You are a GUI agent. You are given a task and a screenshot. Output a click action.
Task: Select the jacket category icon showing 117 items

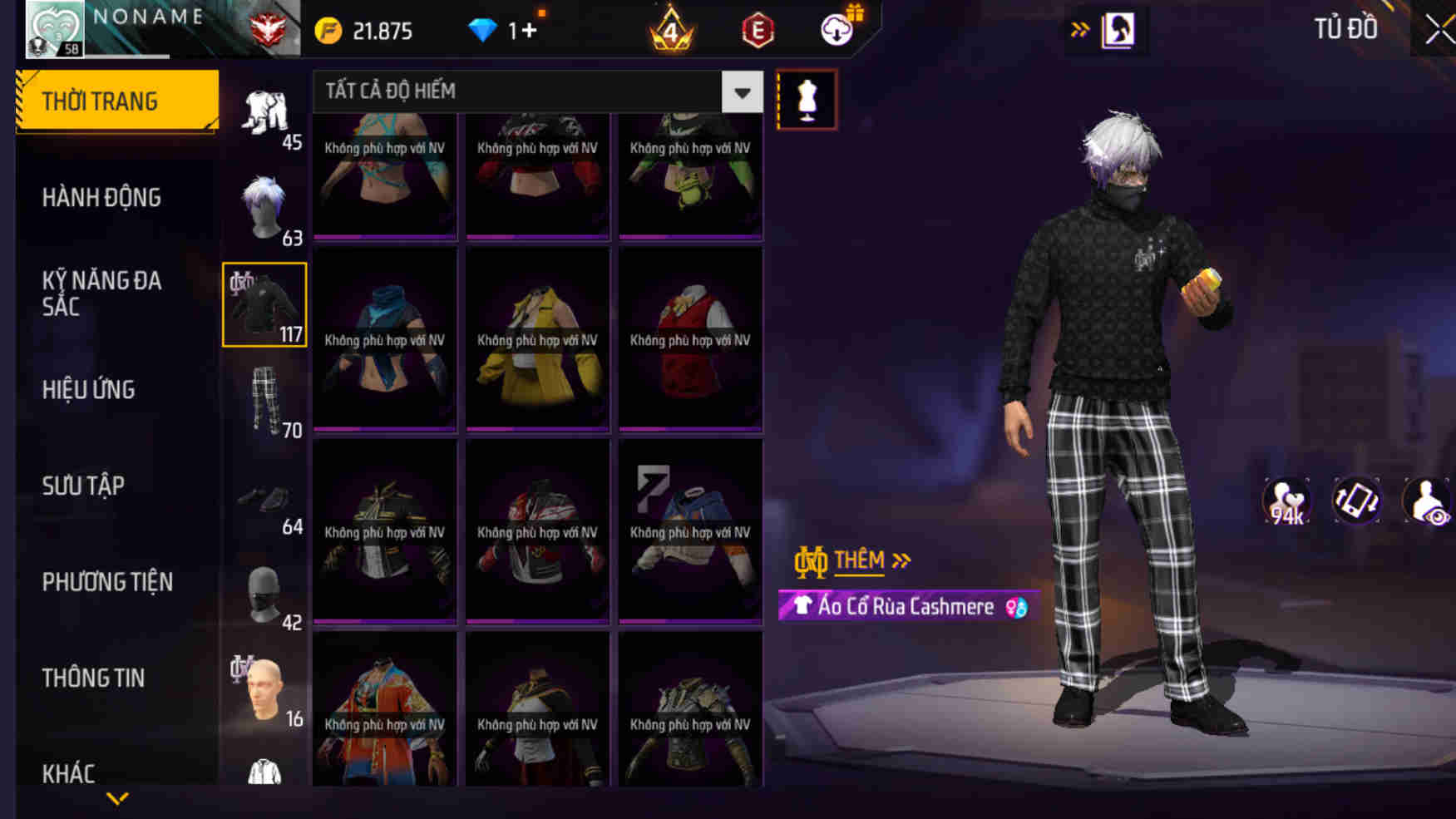tap(264, 303)
